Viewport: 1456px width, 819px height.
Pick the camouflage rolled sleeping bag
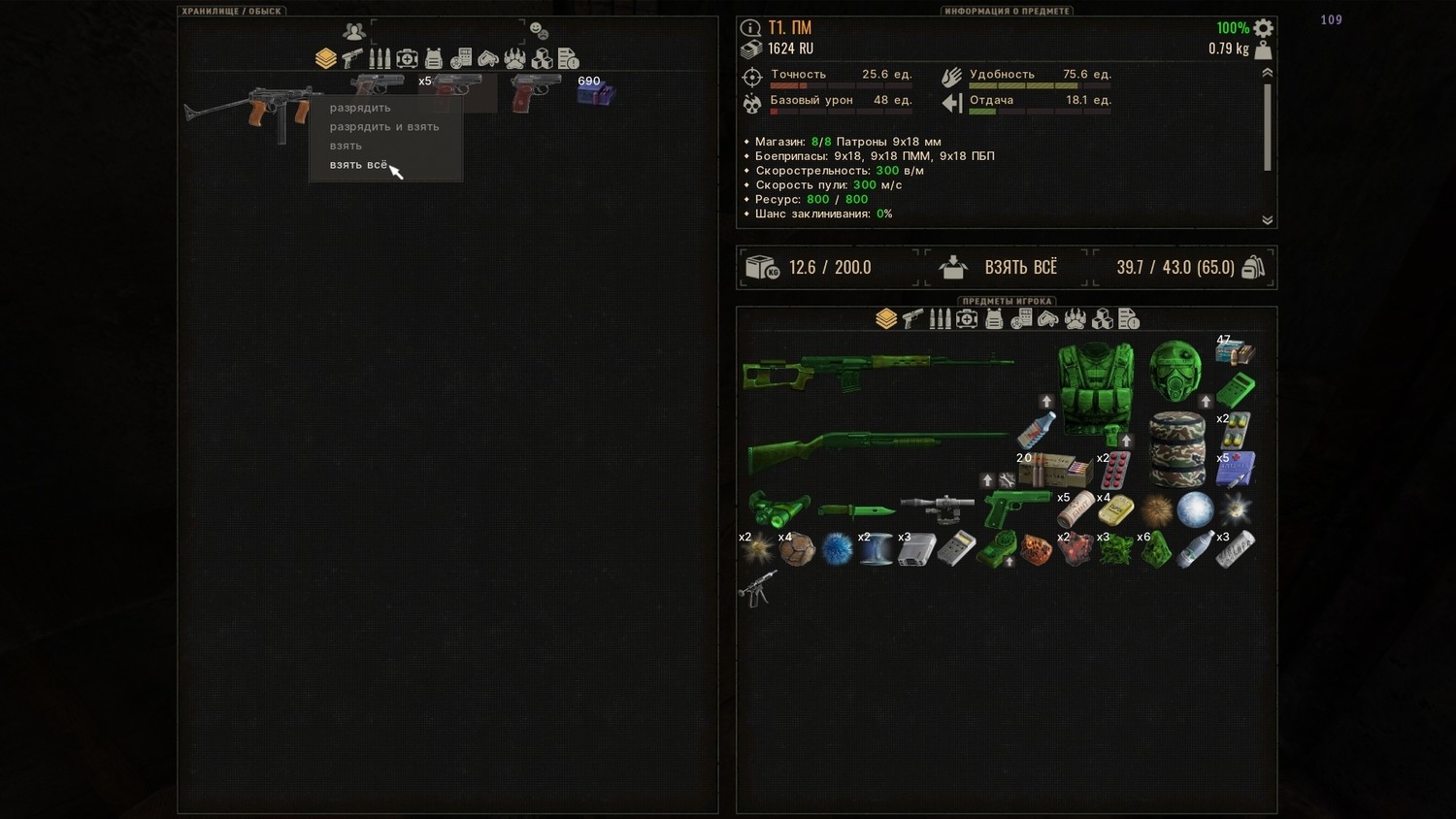[1176, 448]
